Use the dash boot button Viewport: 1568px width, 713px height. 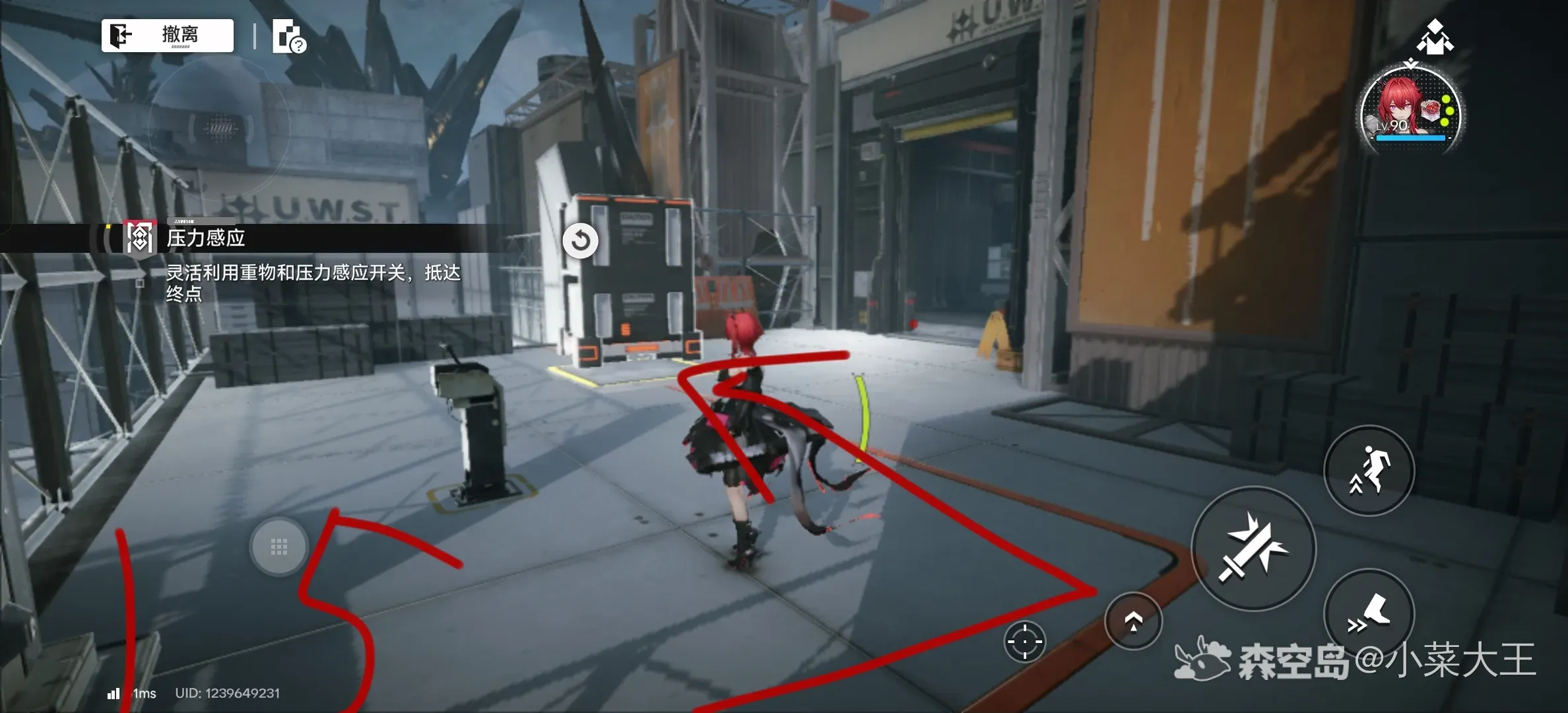(1369, 613)
